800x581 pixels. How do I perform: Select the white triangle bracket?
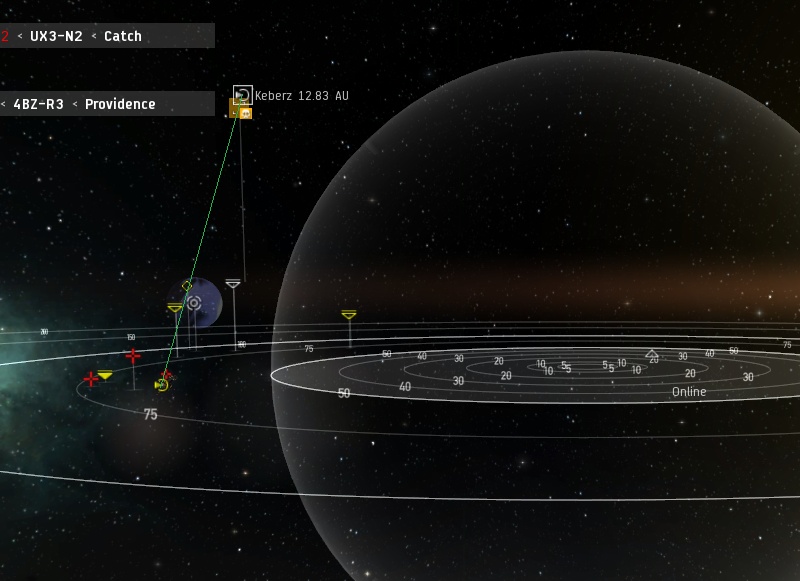point(233,285)
